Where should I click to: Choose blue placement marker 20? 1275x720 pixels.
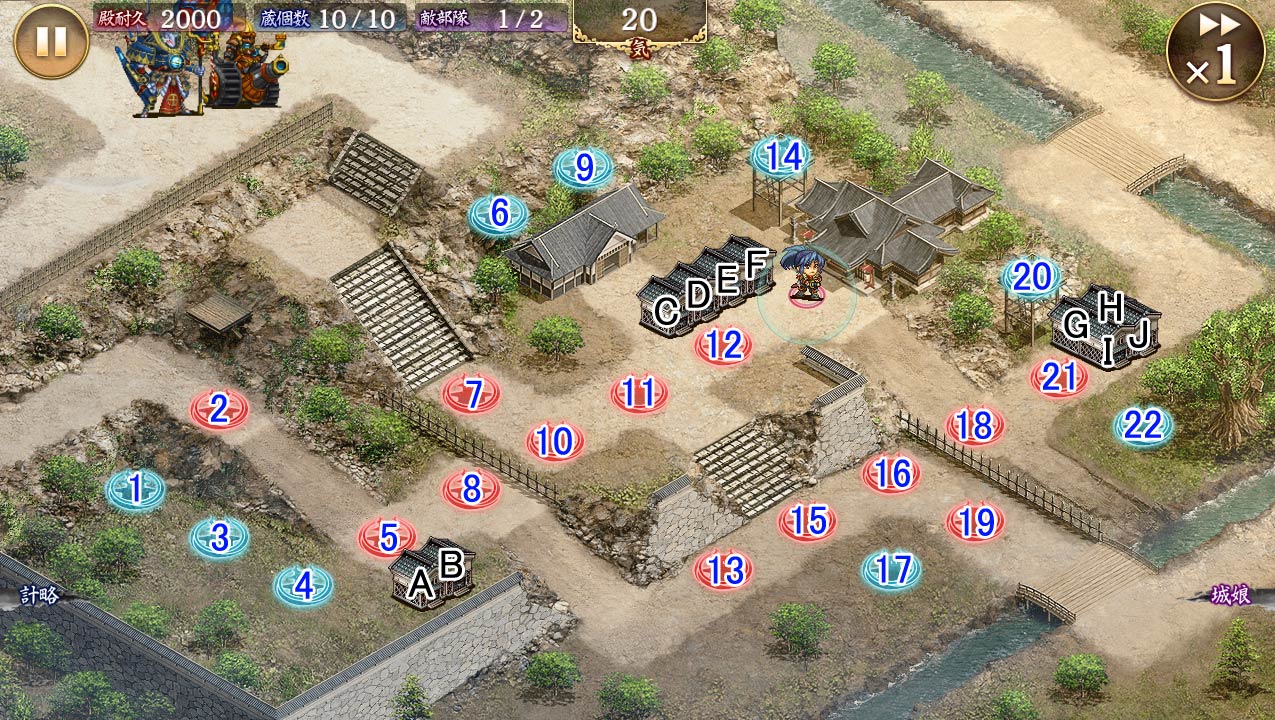1031,278
